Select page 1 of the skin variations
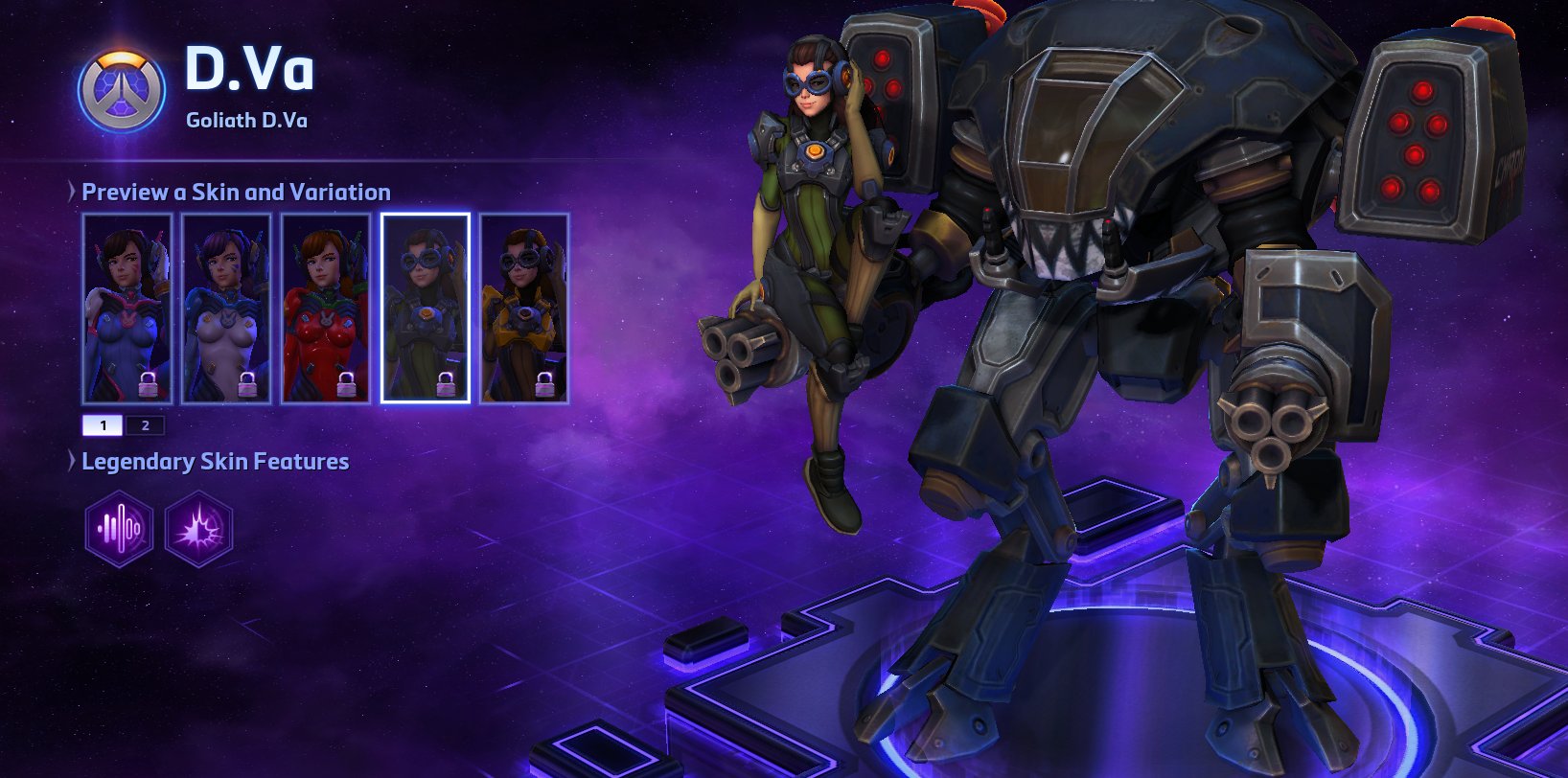 pyautogui.click(x=103, y=424)
